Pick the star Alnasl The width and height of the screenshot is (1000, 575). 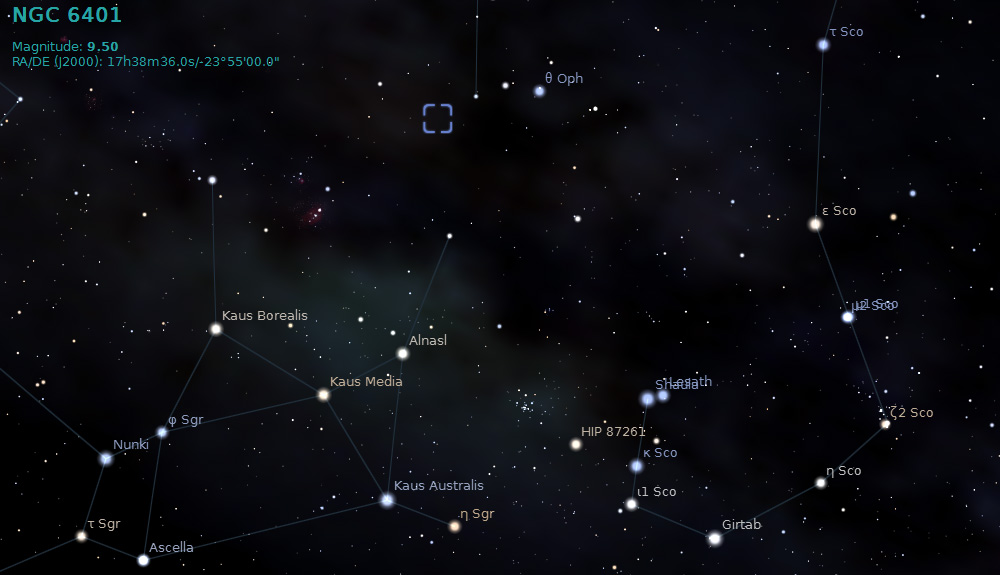[403, 353]
